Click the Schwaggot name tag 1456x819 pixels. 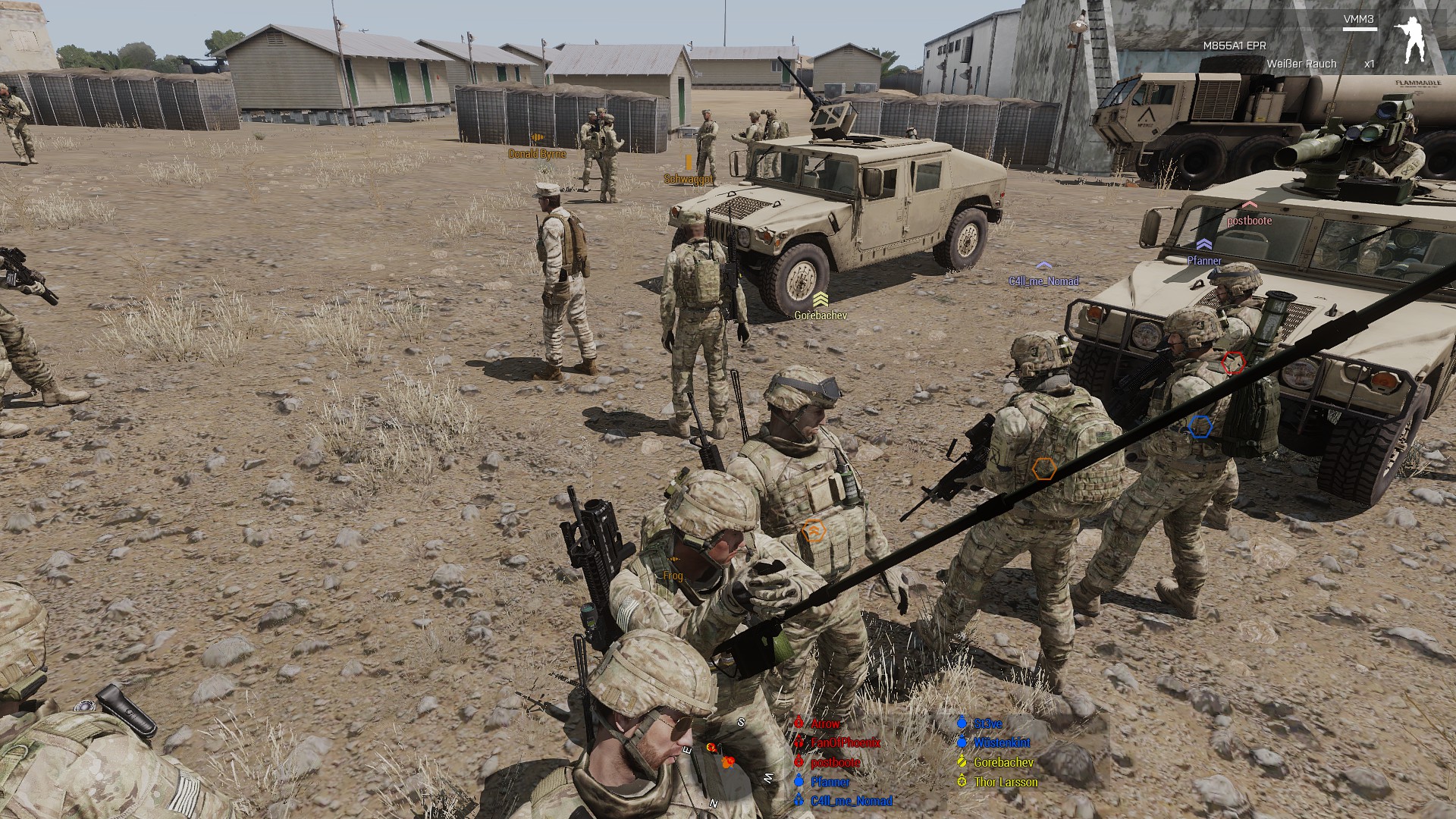(x=689, y=179)
